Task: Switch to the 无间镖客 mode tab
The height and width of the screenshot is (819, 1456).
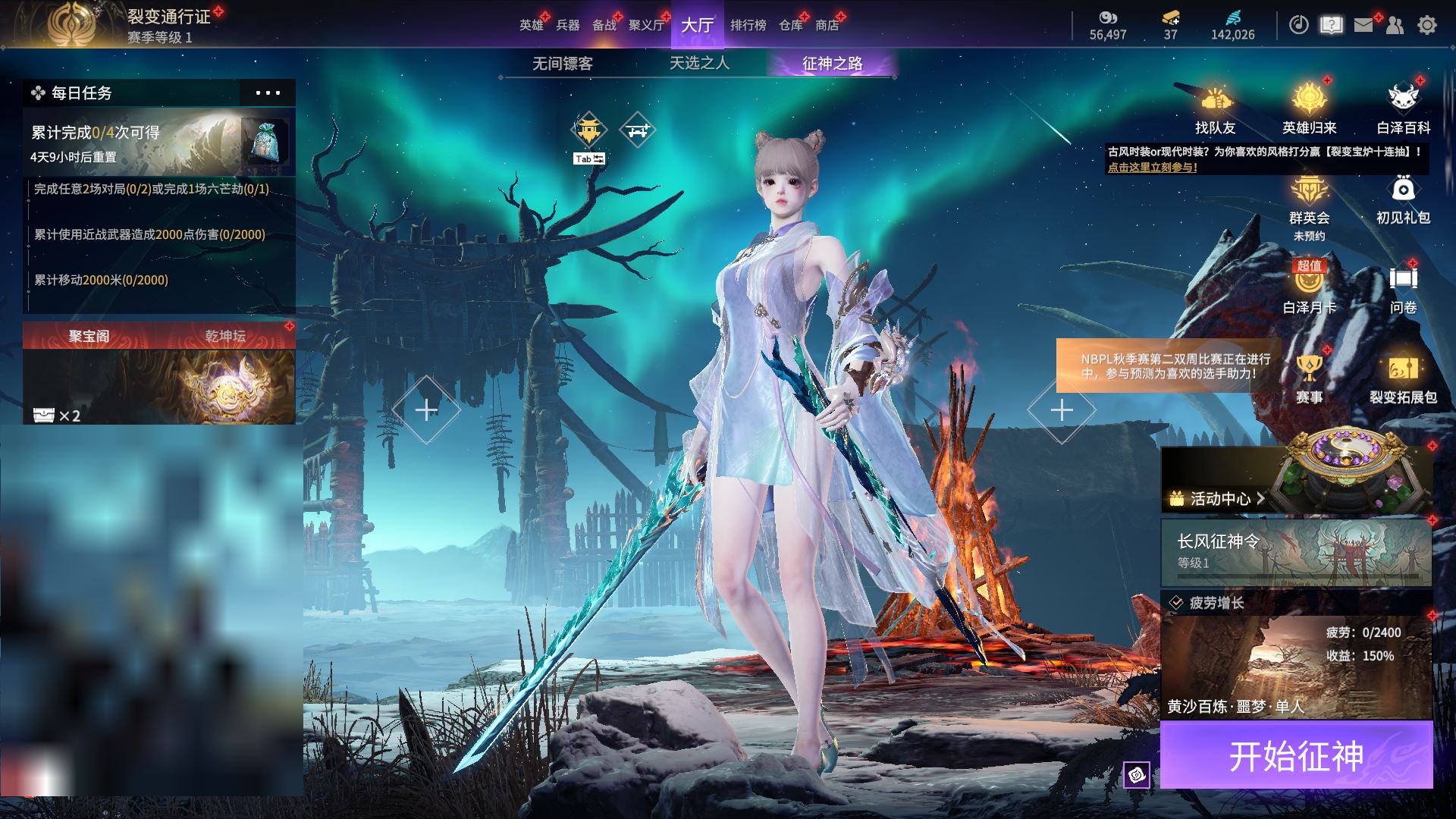Action: (x=562, y=64)
